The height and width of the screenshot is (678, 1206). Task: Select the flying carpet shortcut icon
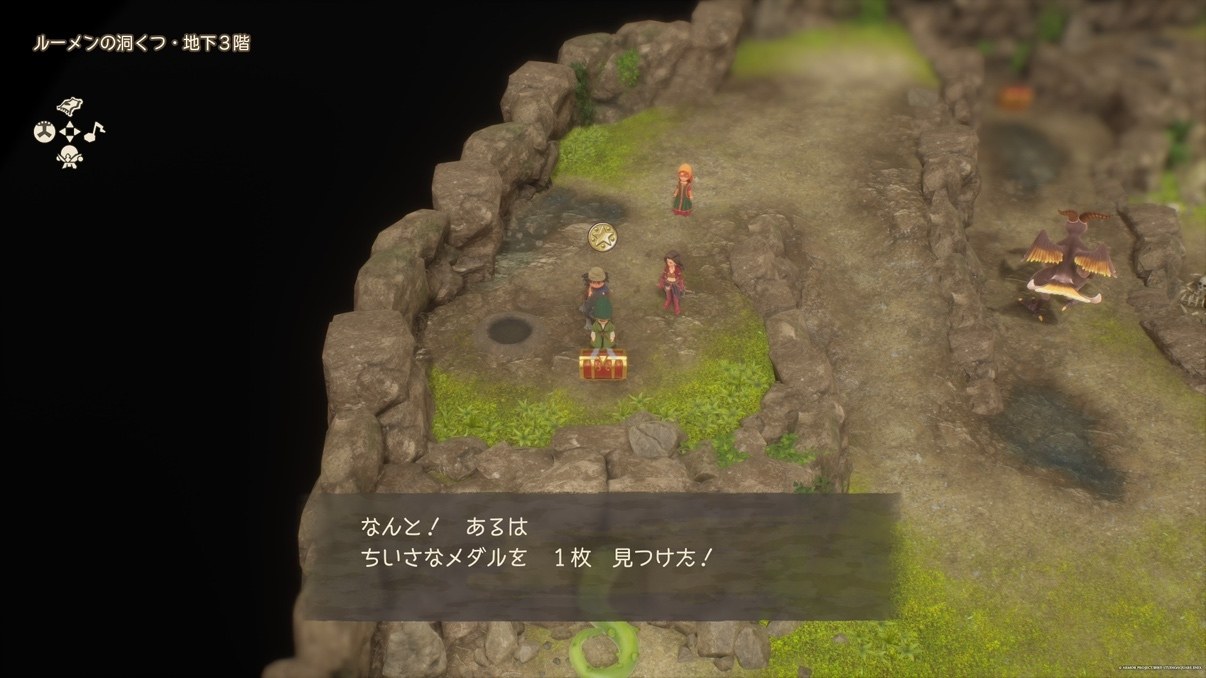point(69,107)
